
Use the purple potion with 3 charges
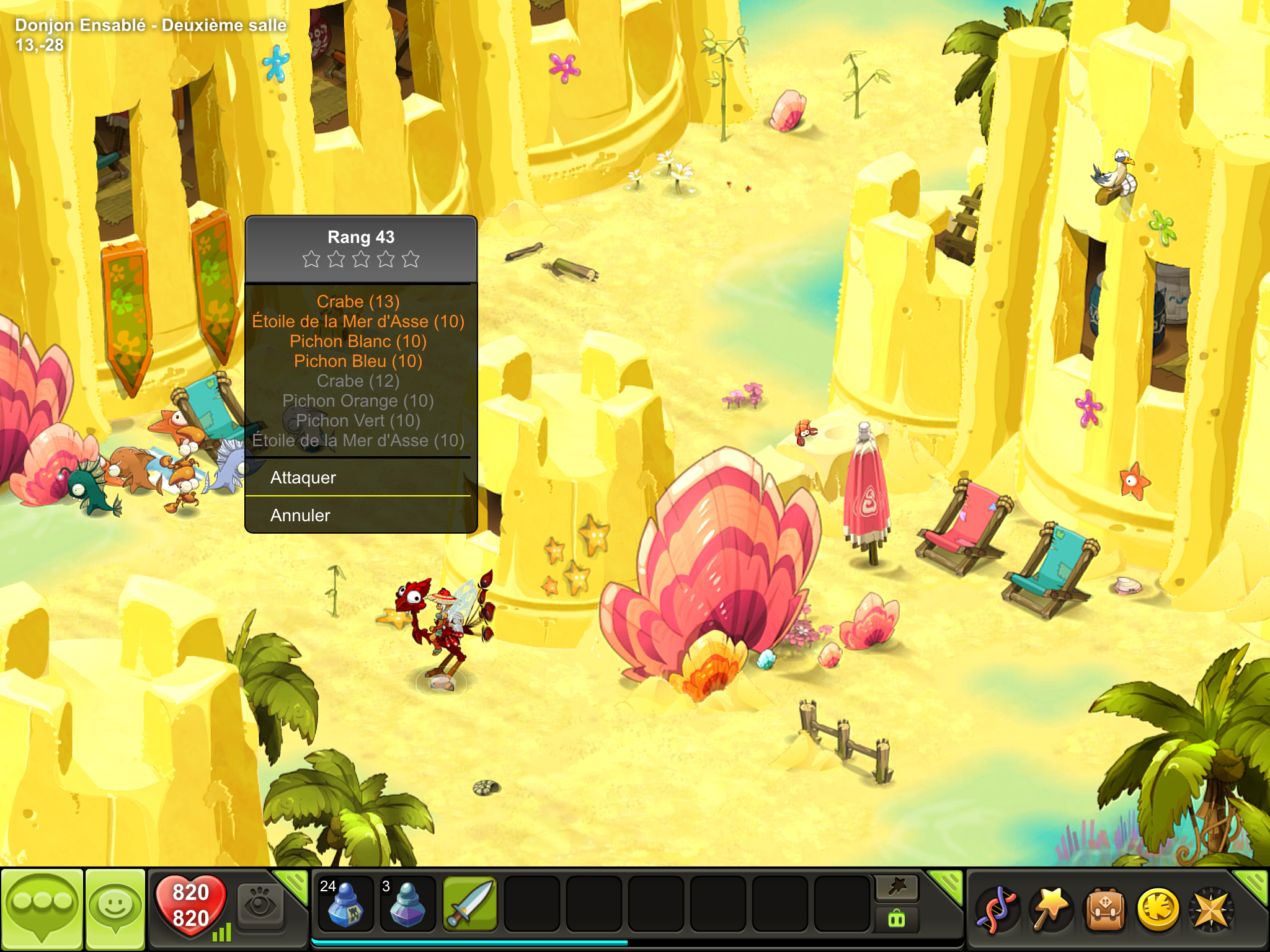(x=407, y=904)
